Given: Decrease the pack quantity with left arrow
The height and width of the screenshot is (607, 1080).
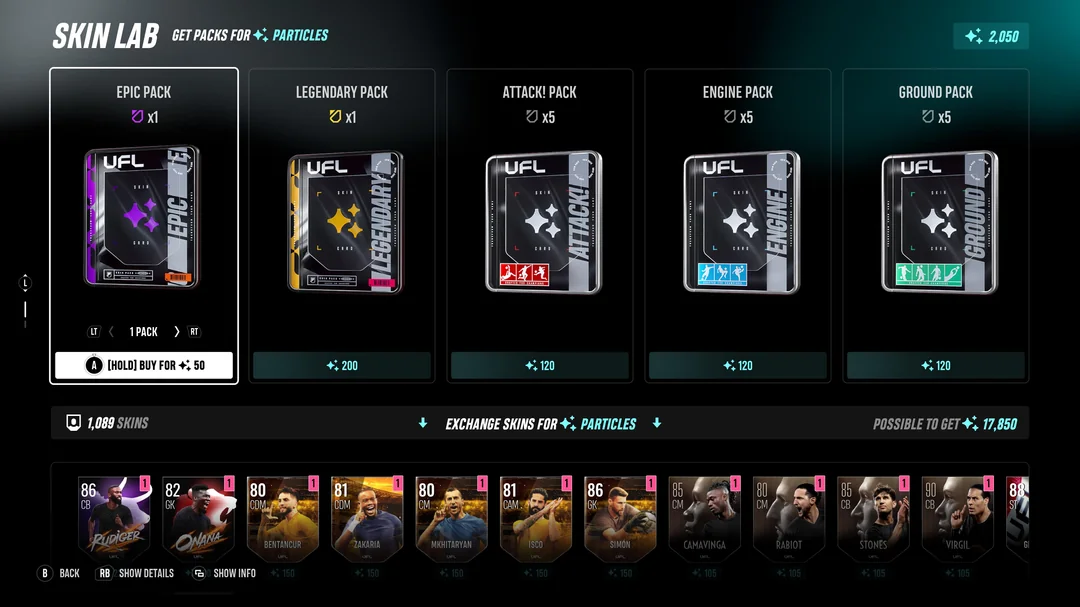Looking at the screenshot, I should (111, 331).
